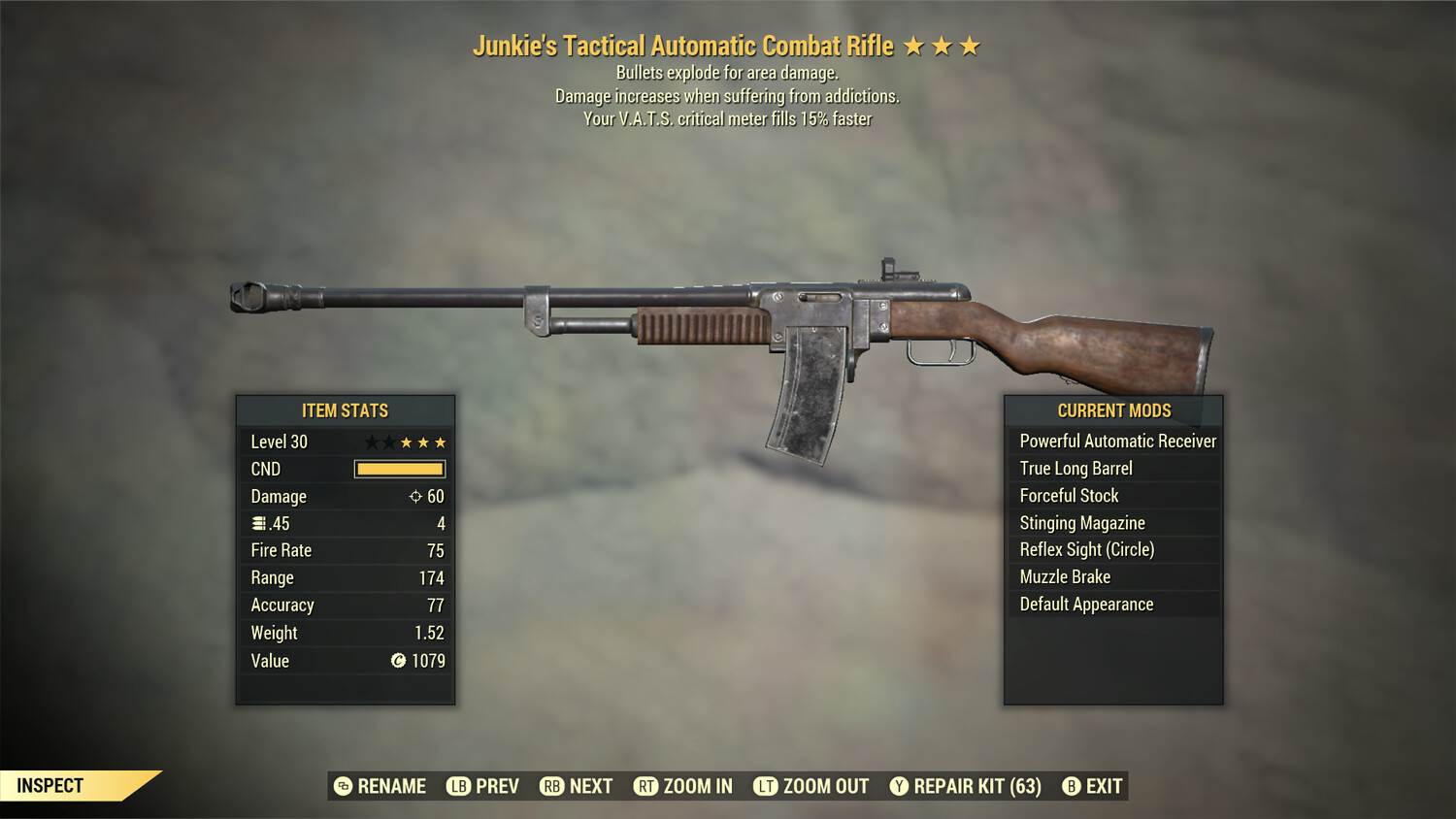Click the LT button icon beside ZOOM OUT
The width and height of the screenshot is (1456, 819).
pyautogui.click(x=765, y=786)
